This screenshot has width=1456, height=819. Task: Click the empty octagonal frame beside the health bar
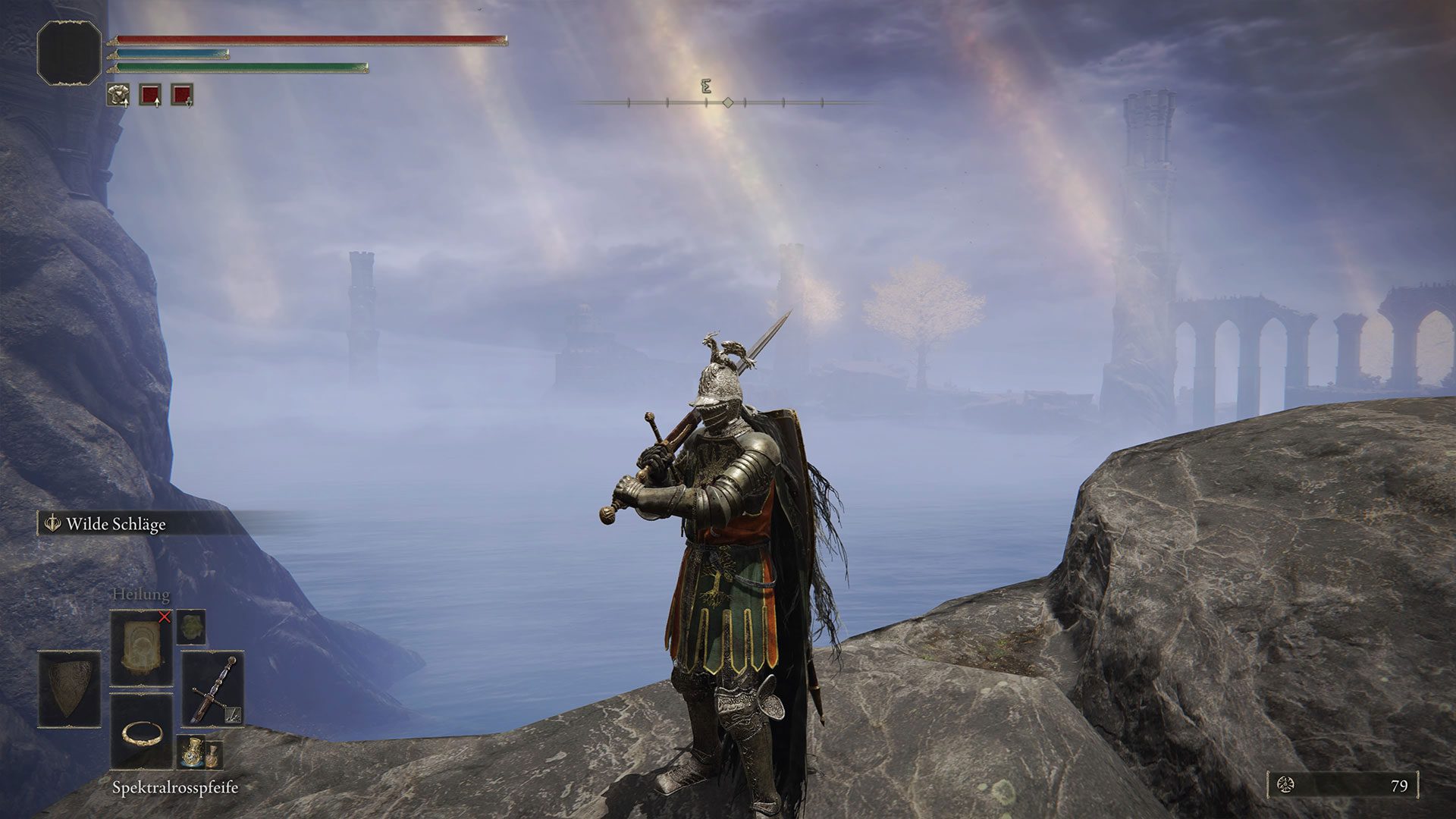[x=69, y=52]
